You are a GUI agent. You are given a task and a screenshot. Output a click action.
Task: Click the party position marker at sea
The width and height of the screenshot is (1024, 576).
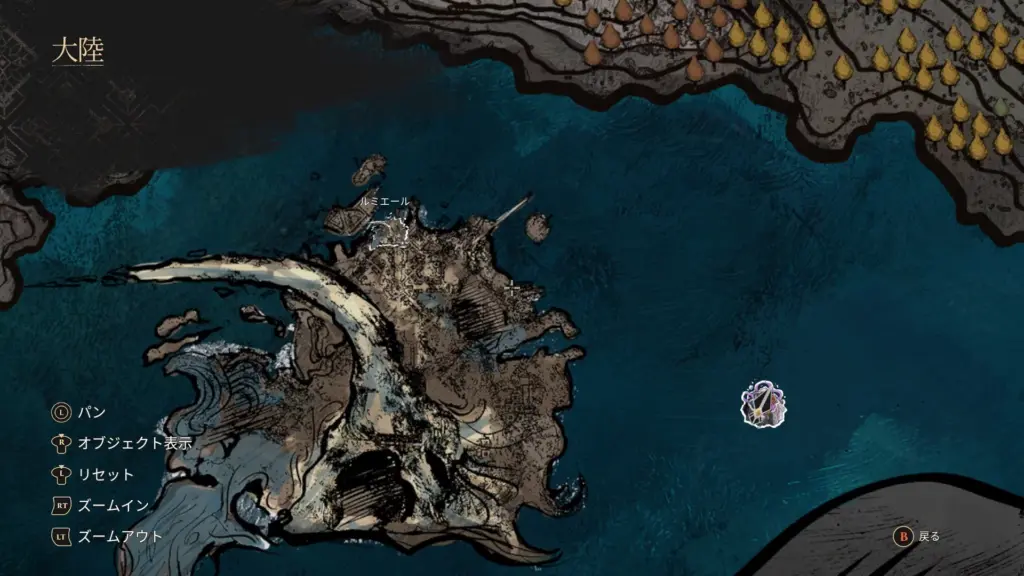tap(764, 403)
